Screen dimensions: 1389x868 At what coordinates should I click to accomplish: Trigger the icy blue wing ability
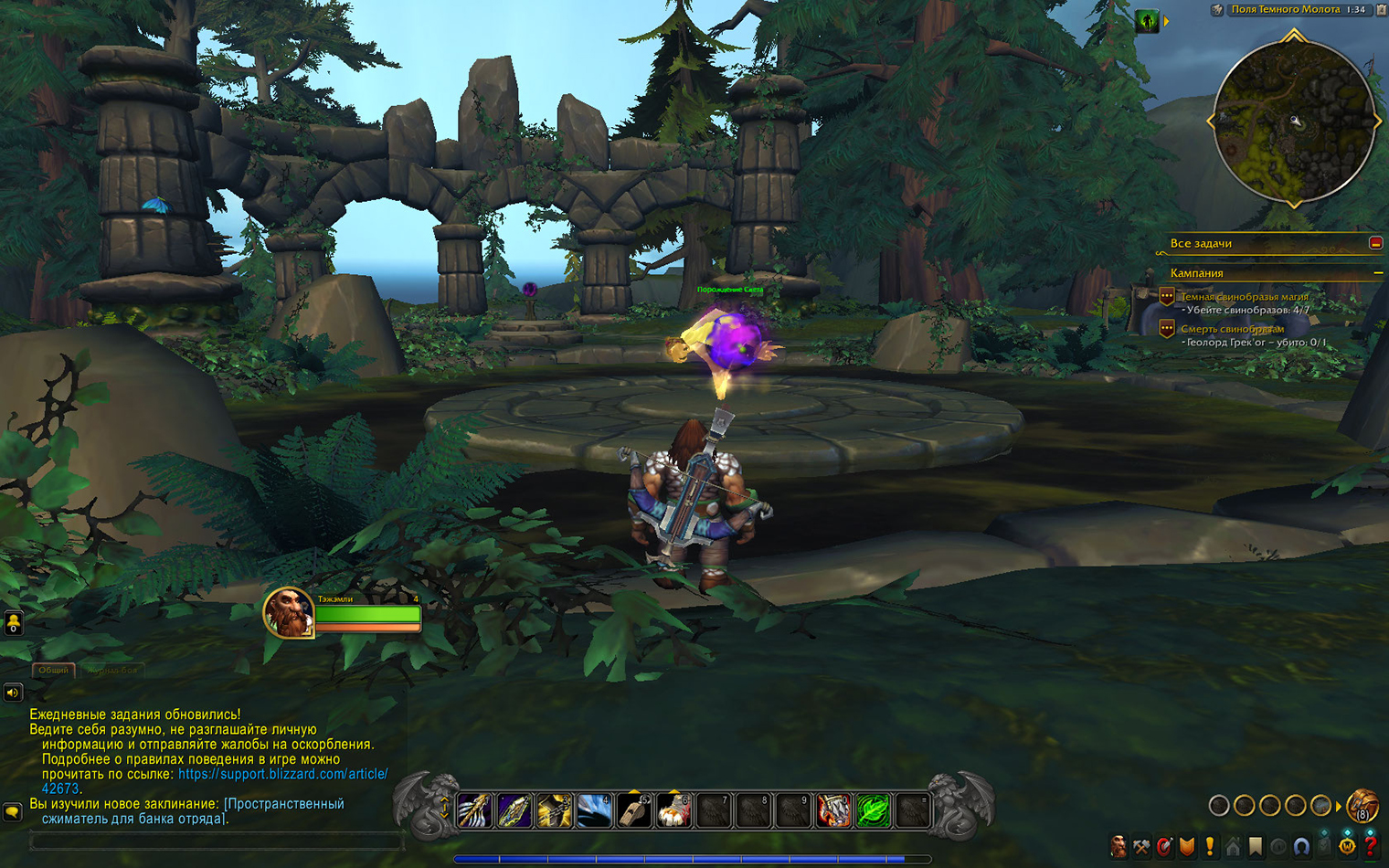coord(594,810)
